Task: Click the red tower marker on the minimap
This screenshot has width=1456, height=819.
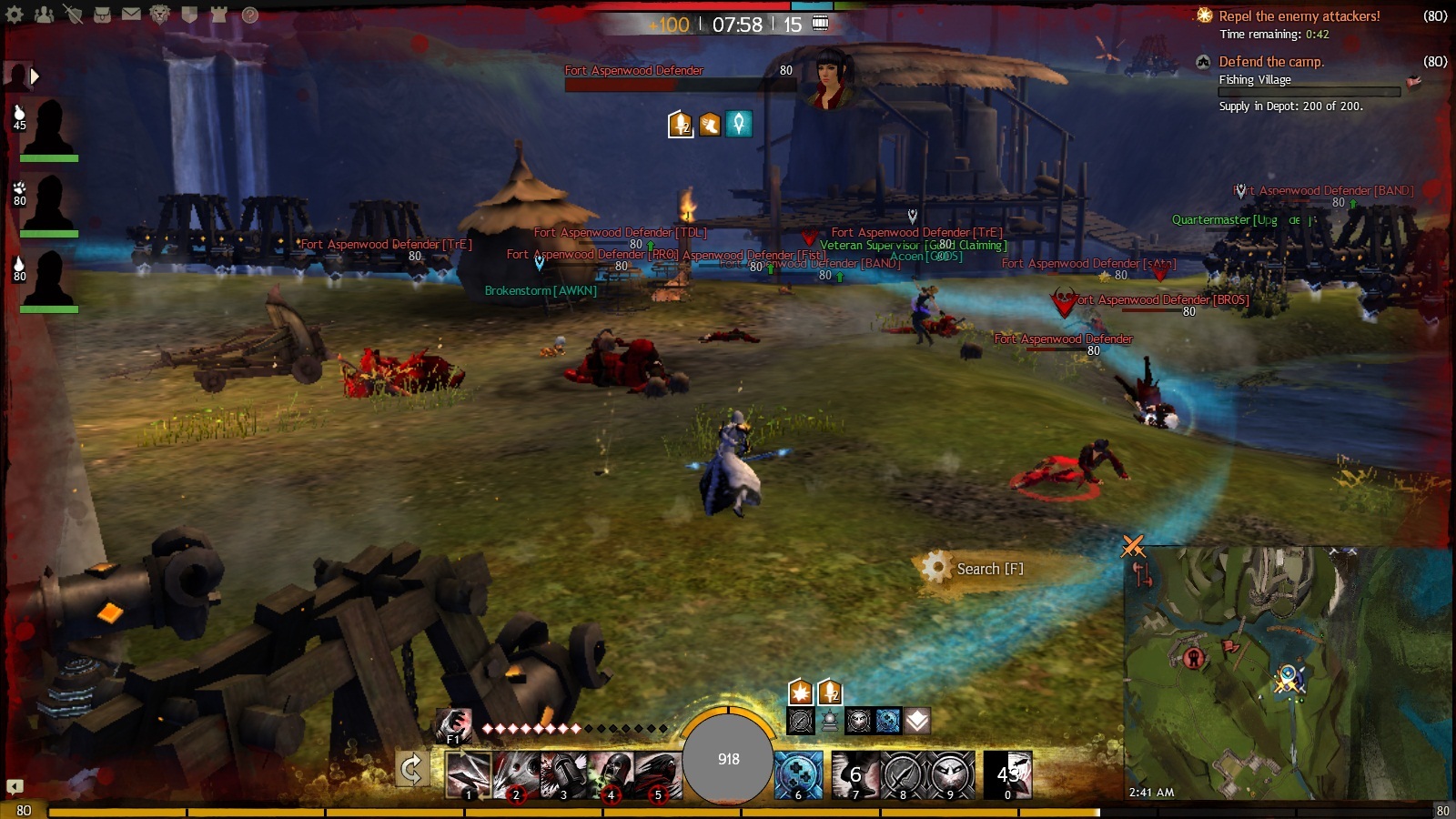Action: pyautogui.click(x=1196, y=657)
